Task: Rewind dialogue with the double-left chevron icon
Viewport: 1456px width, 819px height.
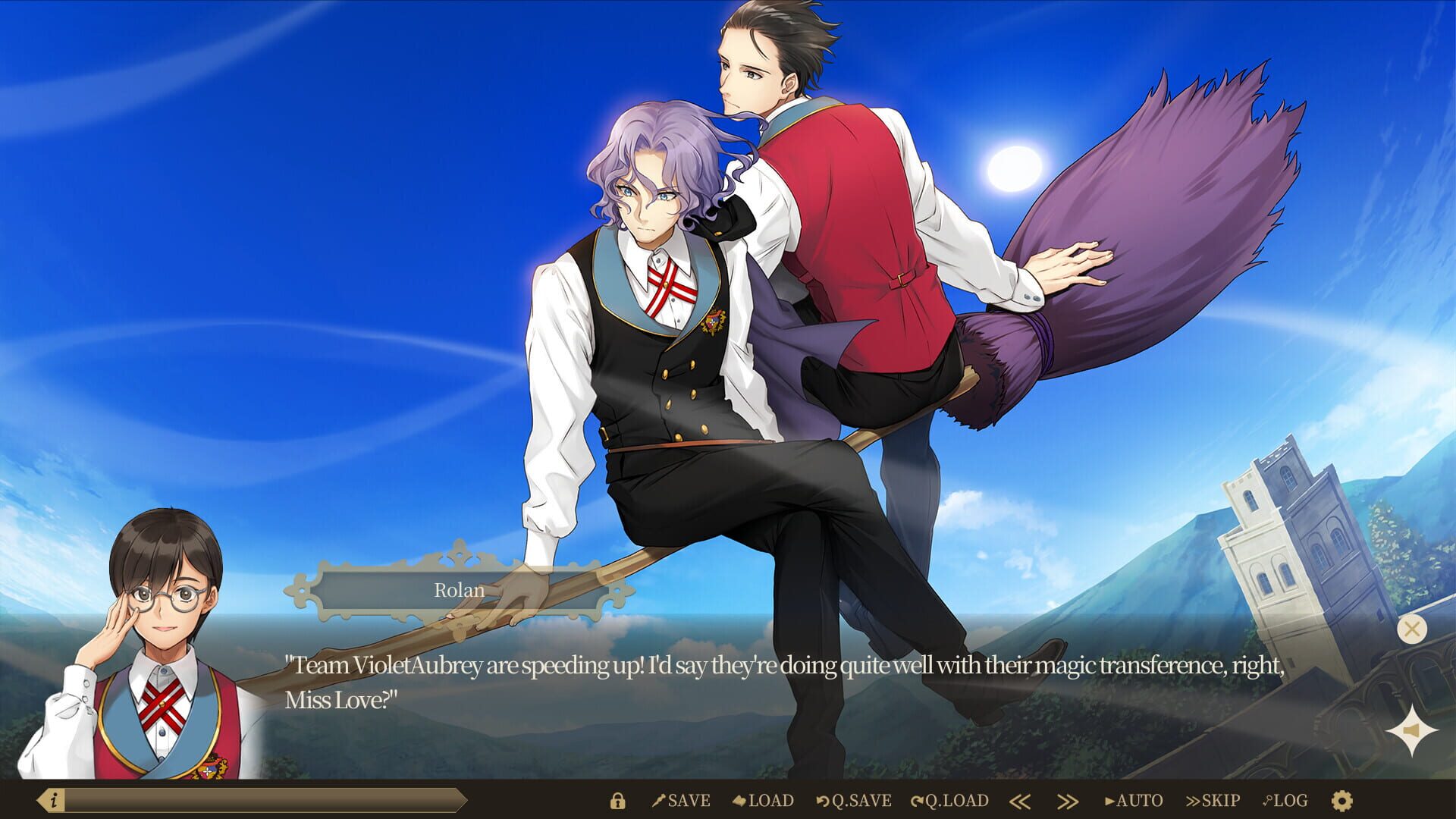Action: click(1021, 801)
